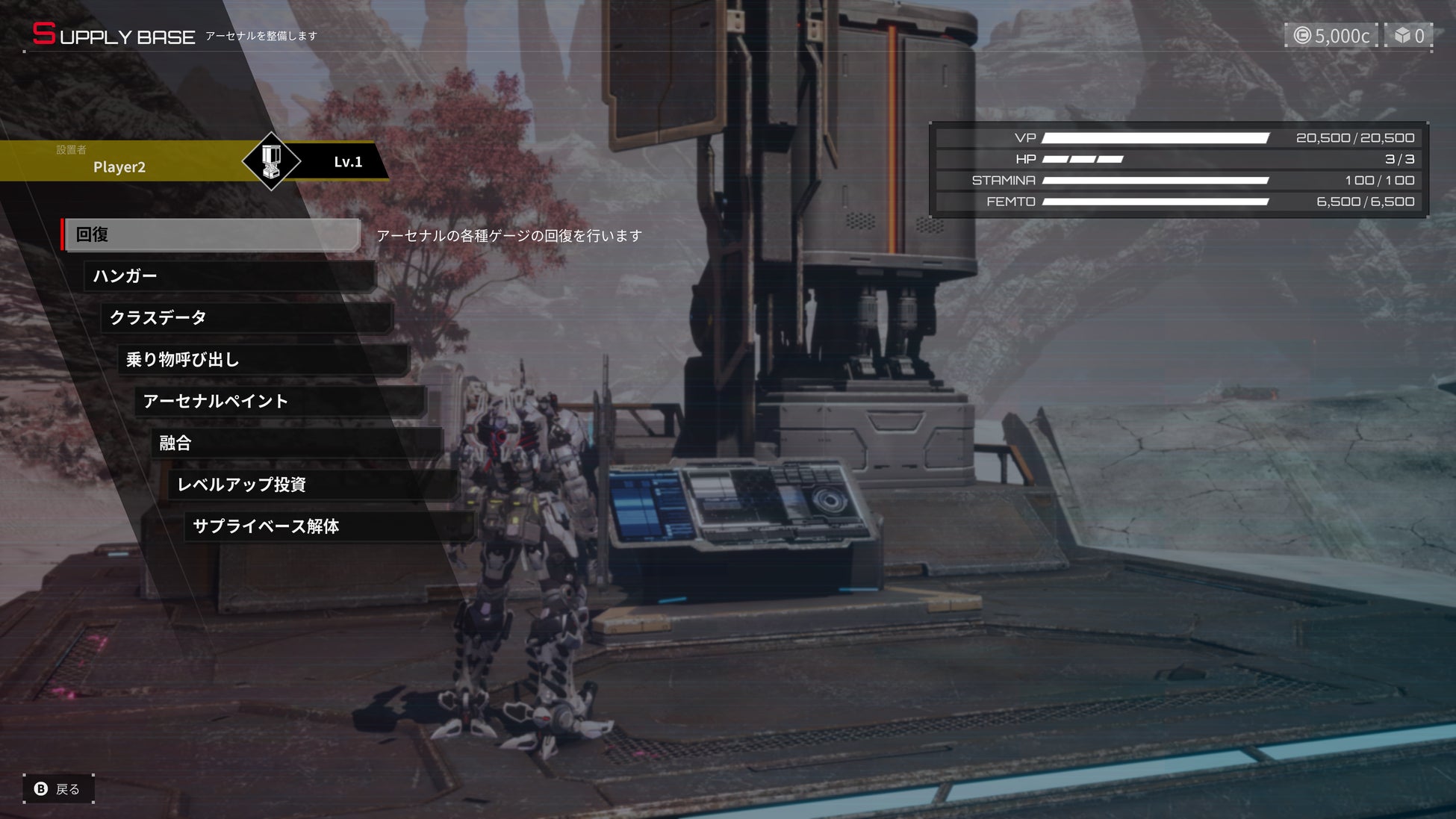Choose the クラスデータ menu entry
Screen dimensions: 1456x819
coord(246,318)
